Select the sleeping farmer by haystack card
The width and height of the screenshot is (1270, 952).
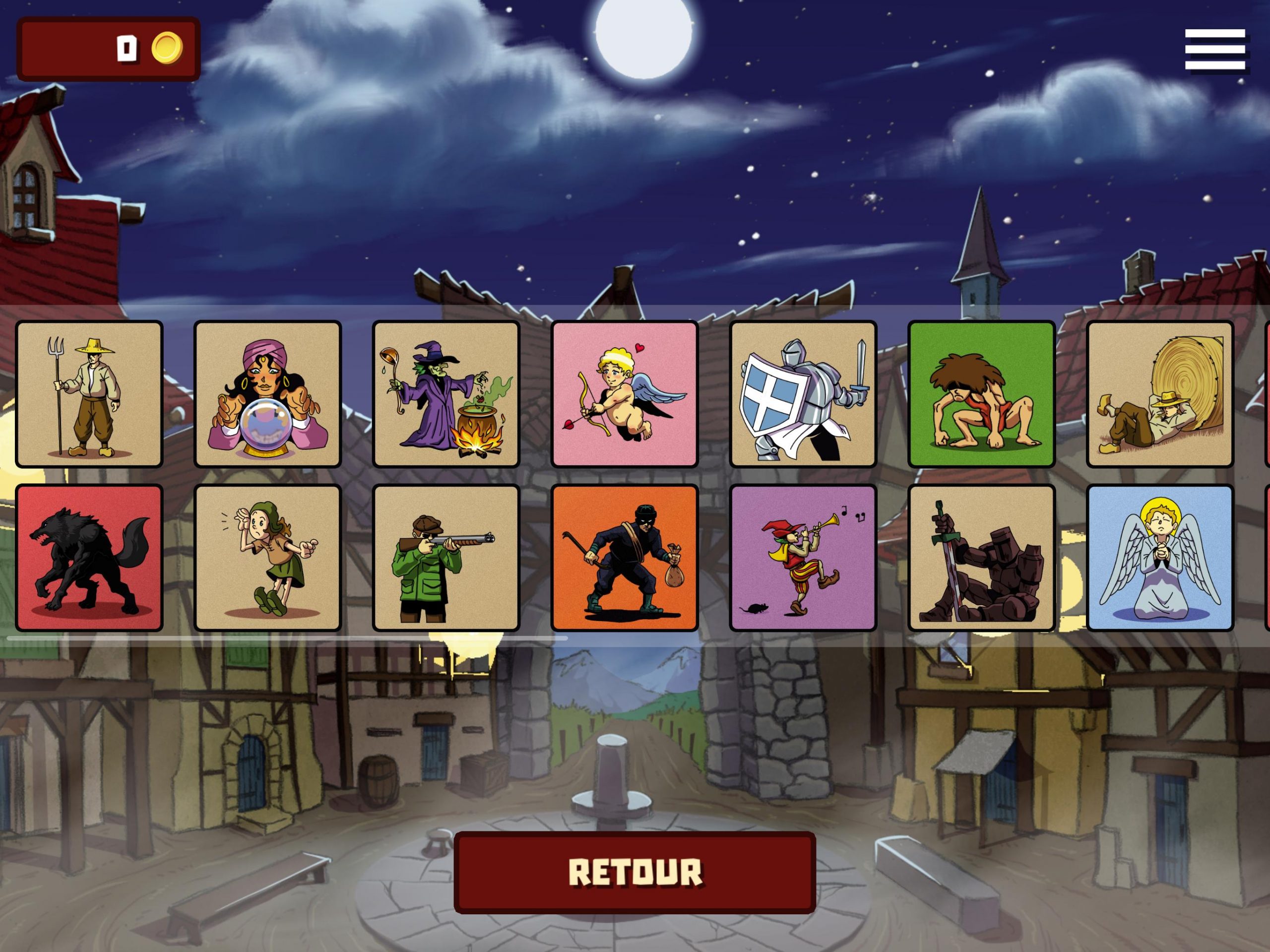tap(1160, 394)
